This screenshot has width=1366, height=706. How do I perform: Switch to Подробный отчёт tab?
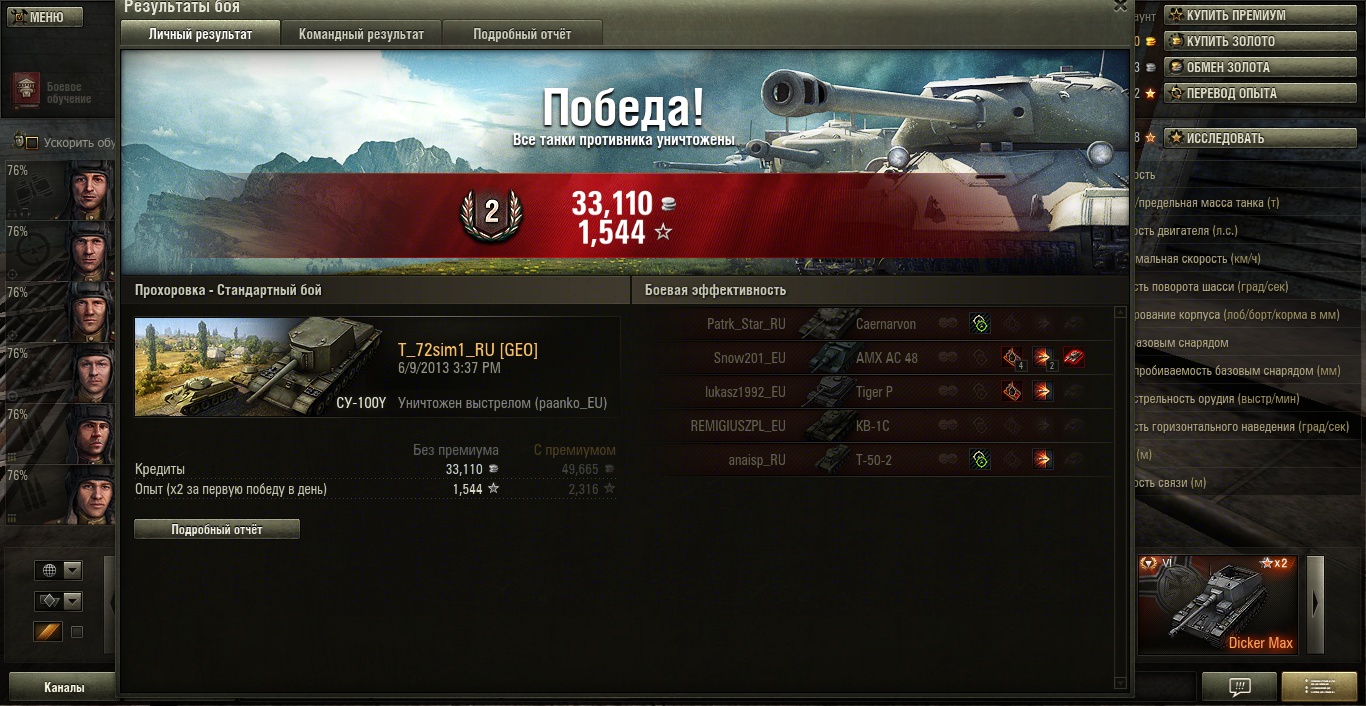522,34
